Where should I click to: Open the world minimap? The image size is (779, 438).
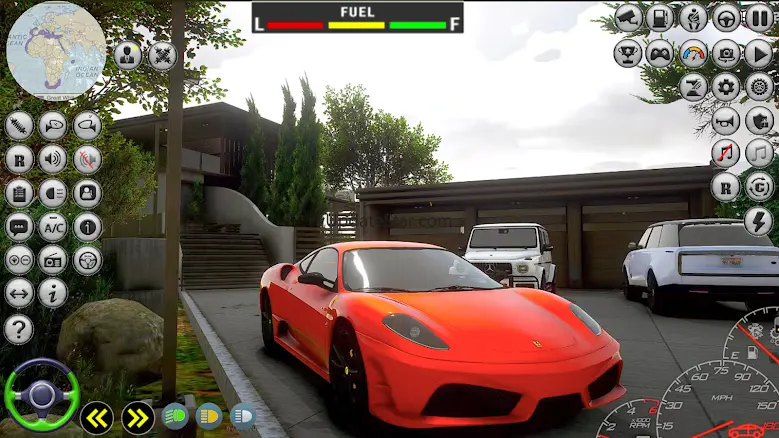point(56,50)
